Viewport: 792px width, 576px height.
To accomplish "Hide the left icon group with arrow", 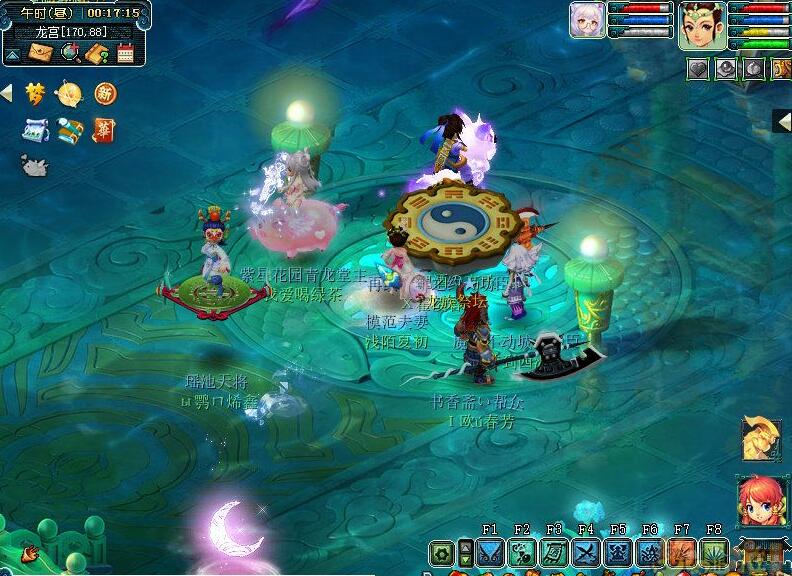I will pos(6,93).
